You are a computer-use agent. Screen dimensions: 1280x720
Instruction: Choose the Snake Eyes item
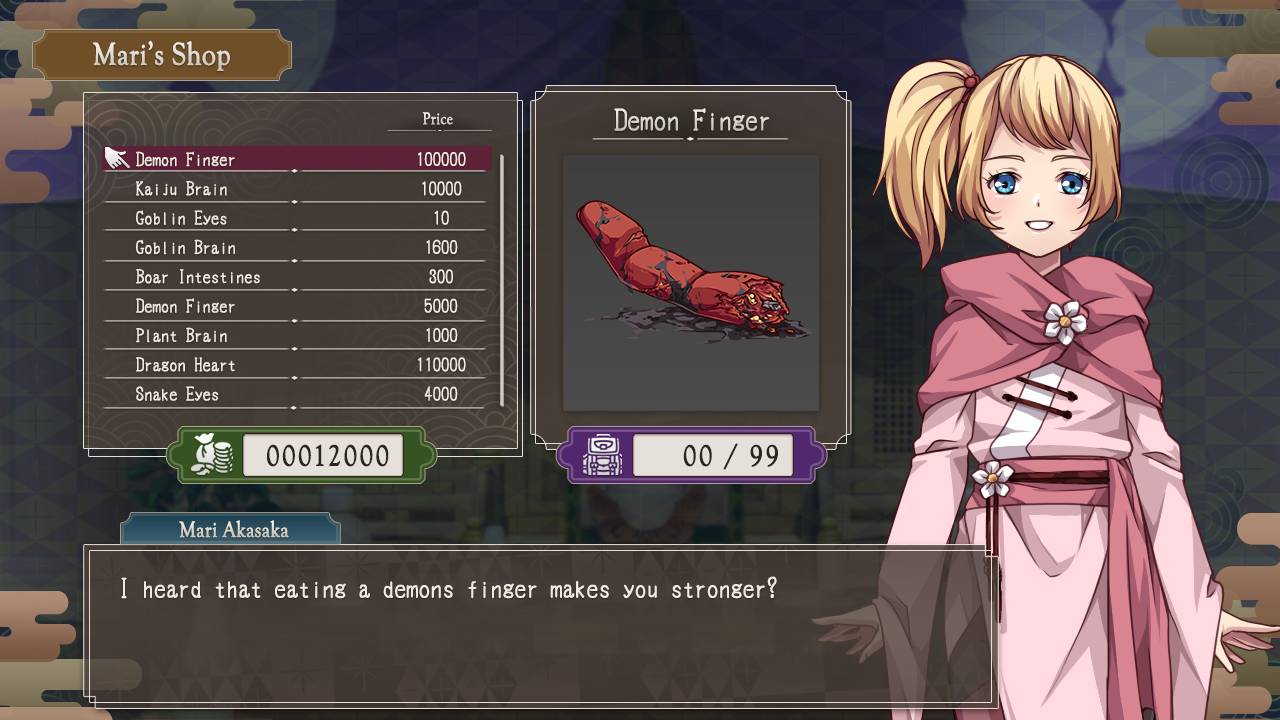click(x=298, y=394)
